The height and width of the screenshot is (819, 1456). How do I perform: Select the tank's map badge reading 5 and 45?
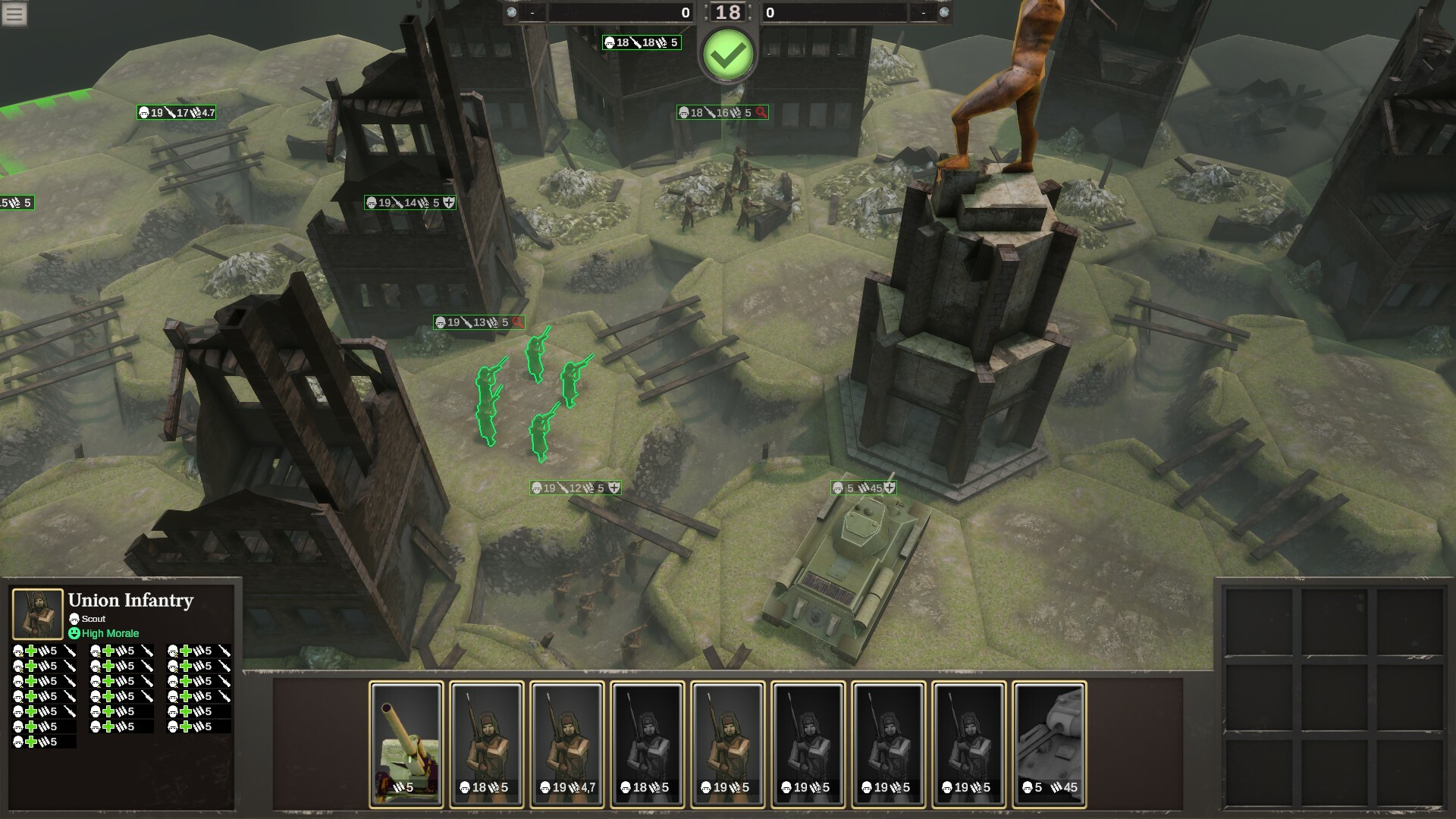coord(864,488)
